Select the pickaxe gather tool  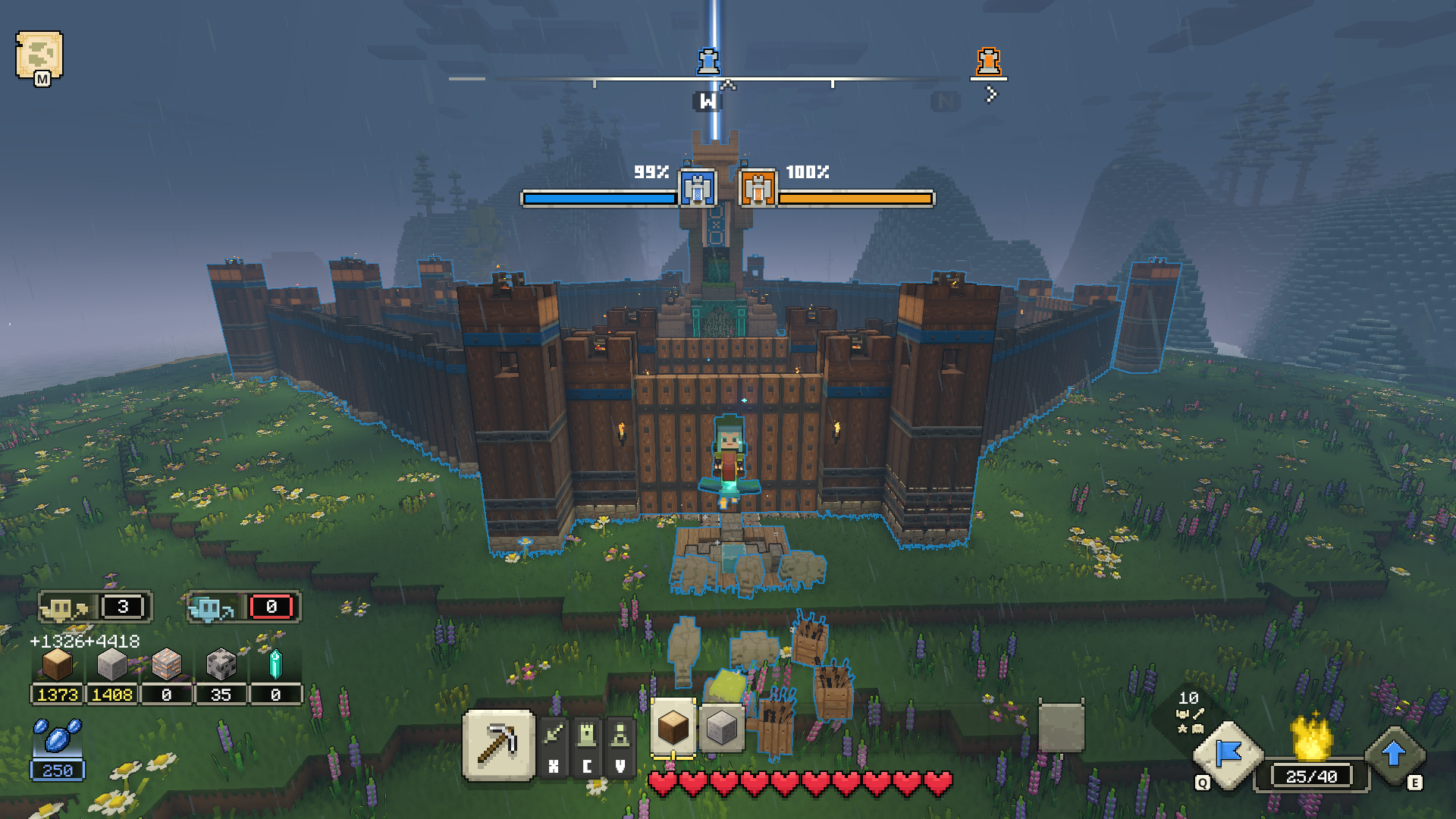(498, 744)
